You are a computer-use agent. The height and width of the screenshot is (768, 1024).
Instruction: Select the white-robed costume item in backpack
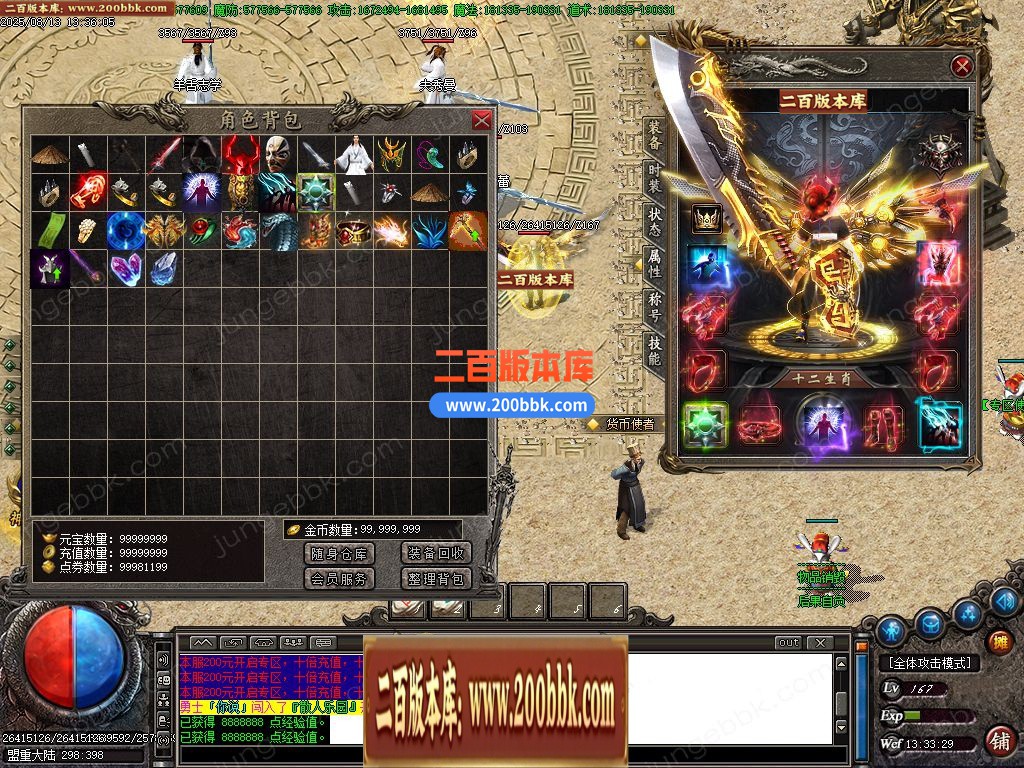352,154
